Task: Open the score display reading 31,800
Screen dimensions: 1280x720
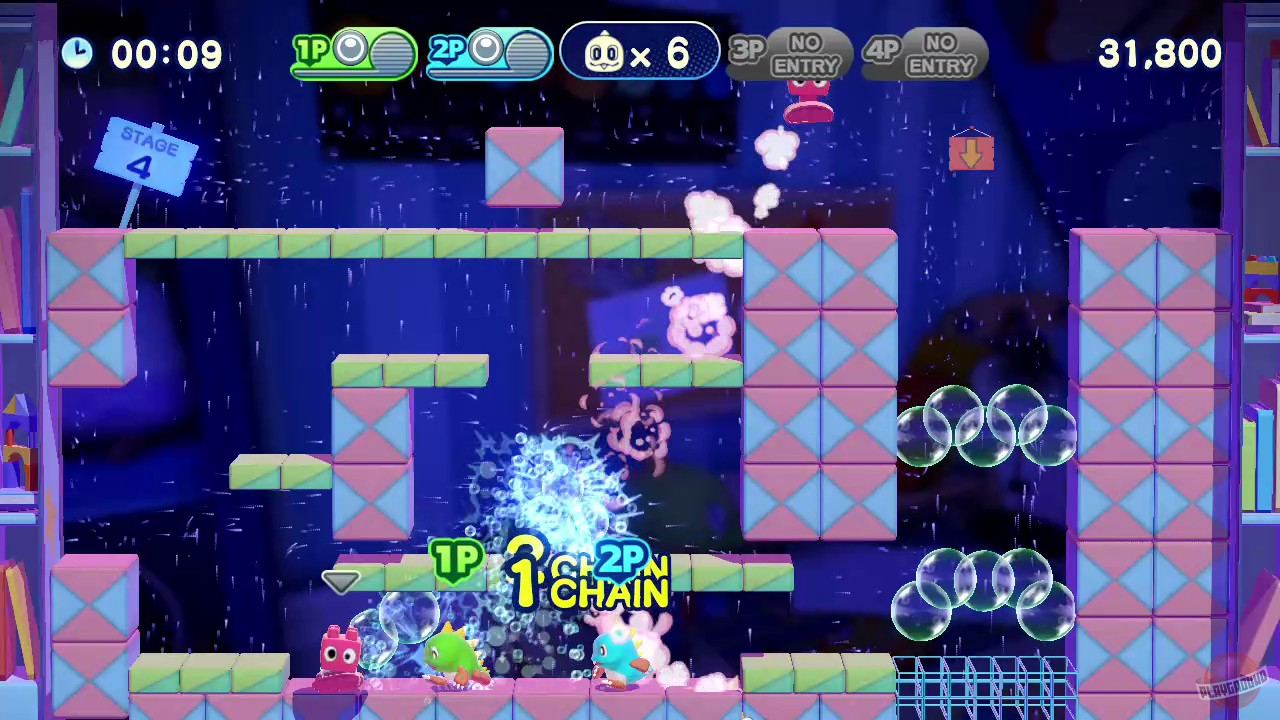Action: tap(1159, 53)
